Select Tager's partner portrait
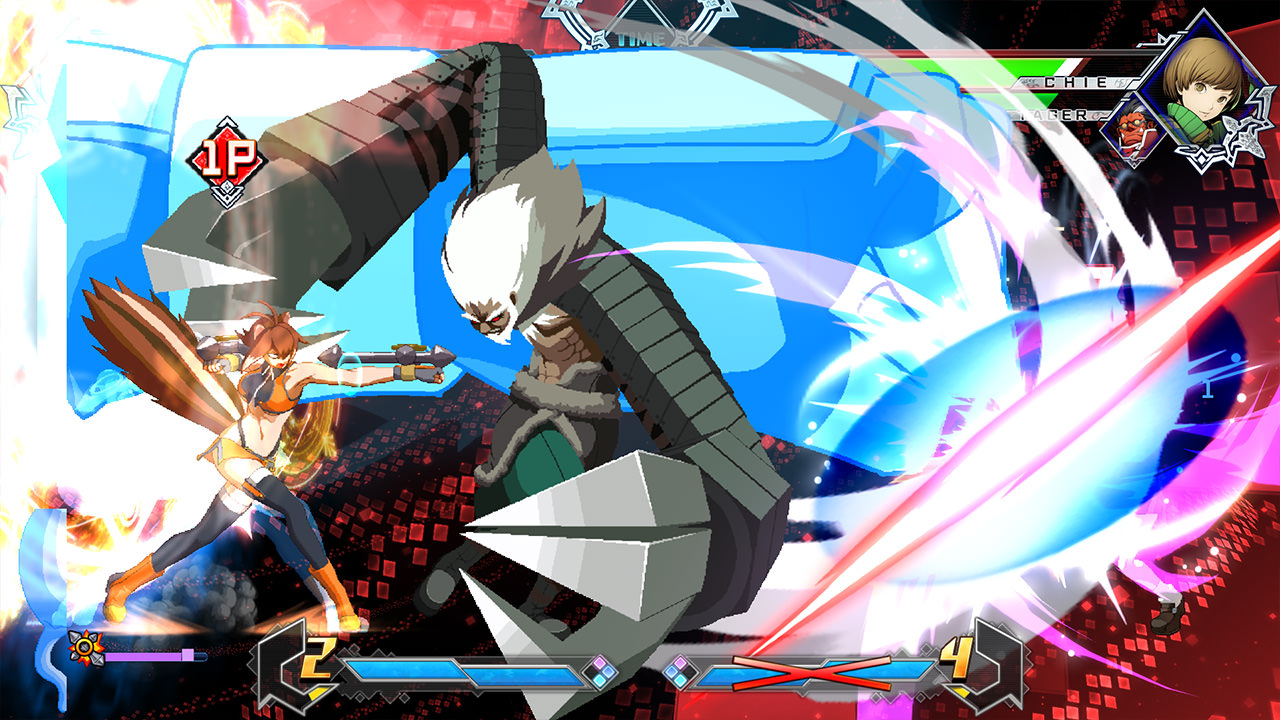This screenshot has width=1280, height=720. click(1131, 130)
